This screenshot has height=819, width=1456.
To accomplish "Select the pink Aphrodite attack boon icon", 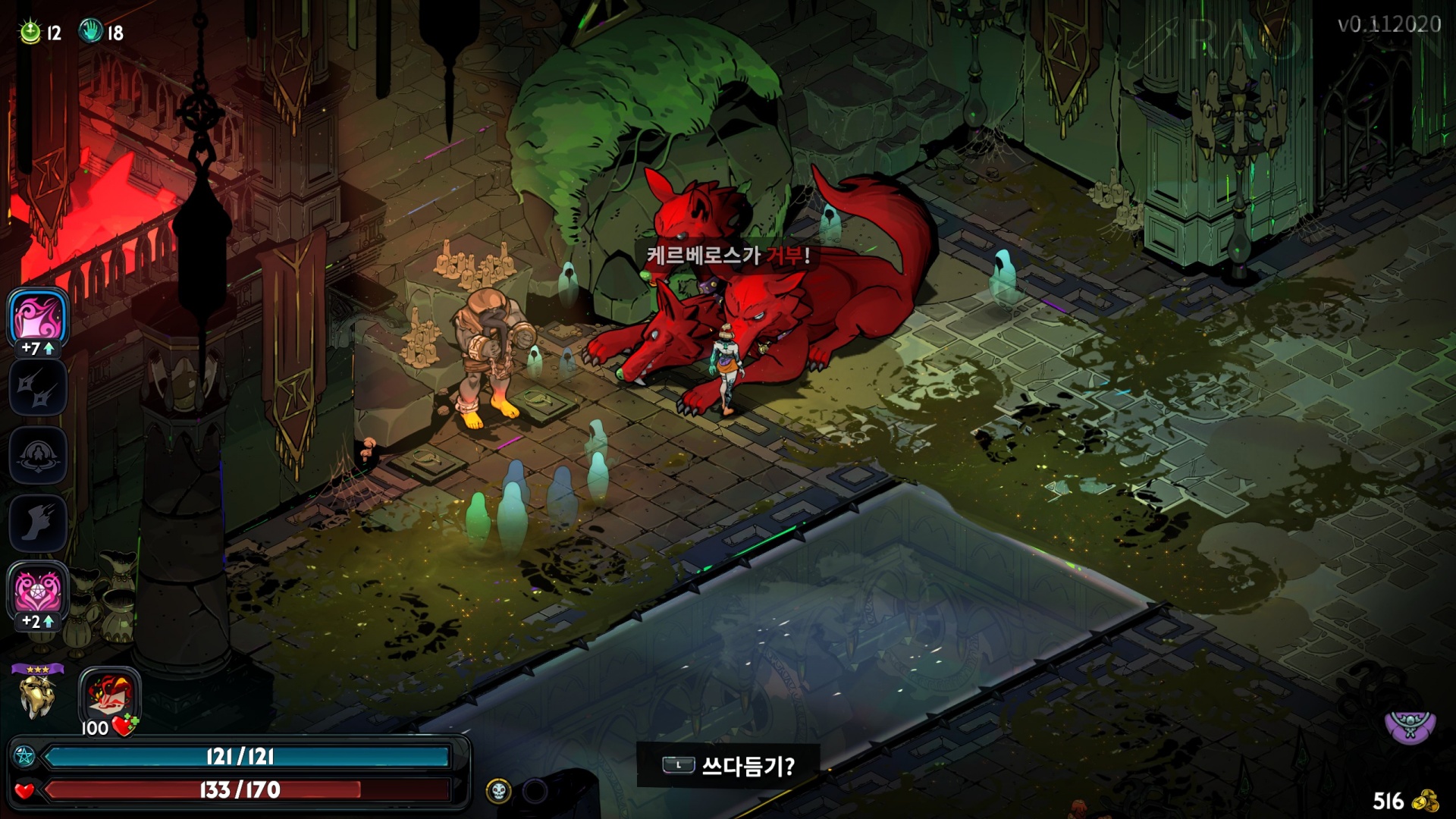I will [x=38, y=316].
